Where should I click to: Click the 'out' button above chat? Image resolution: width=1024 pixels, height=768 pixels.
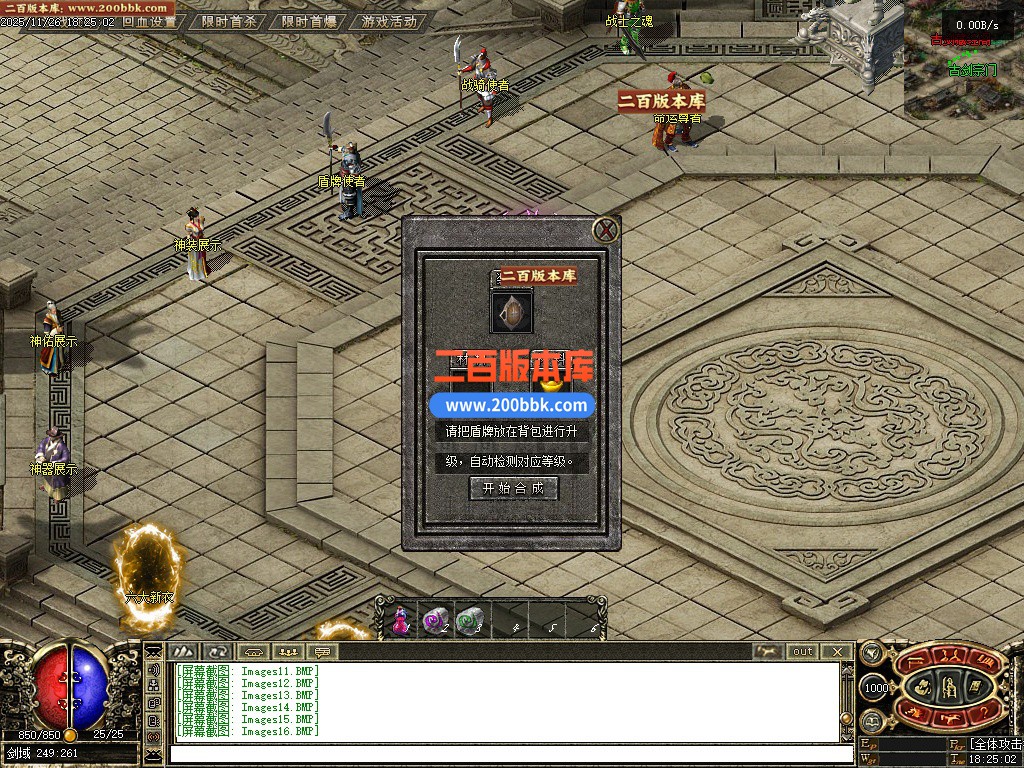[x=803, y=651]
